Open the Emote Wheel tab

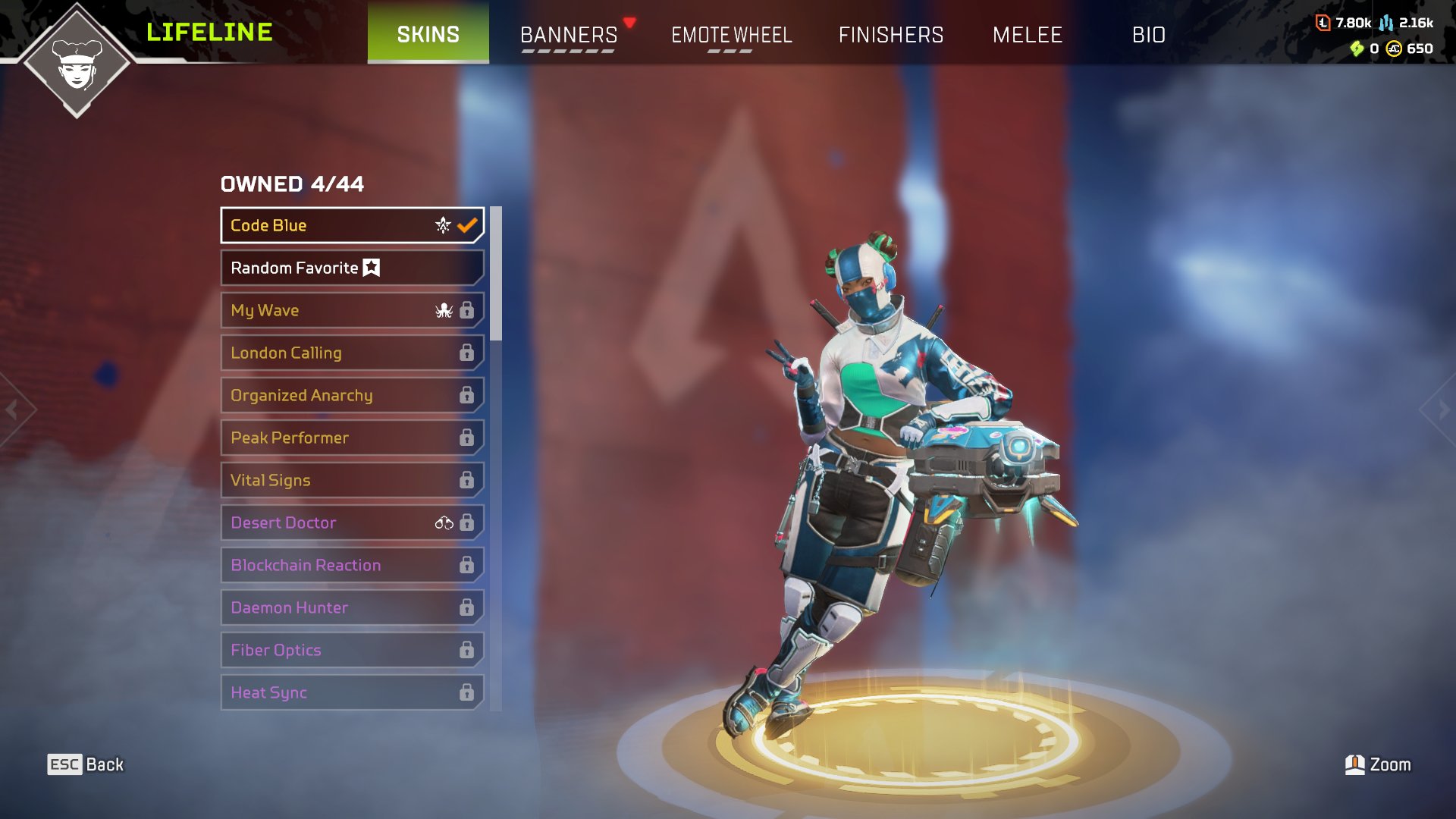tap(731, 35)
